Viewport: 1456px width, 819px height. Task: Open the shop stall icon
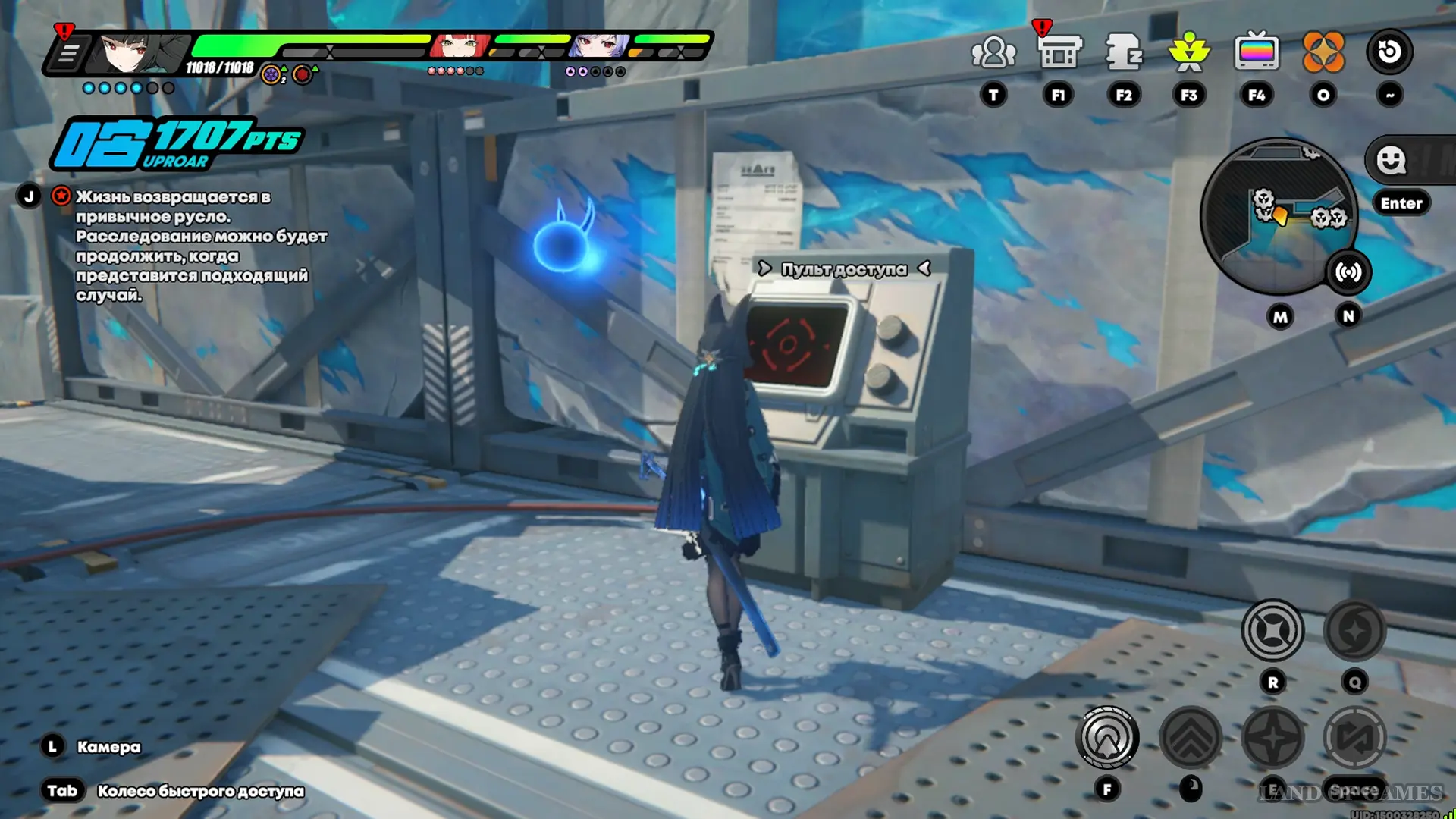1059,53
